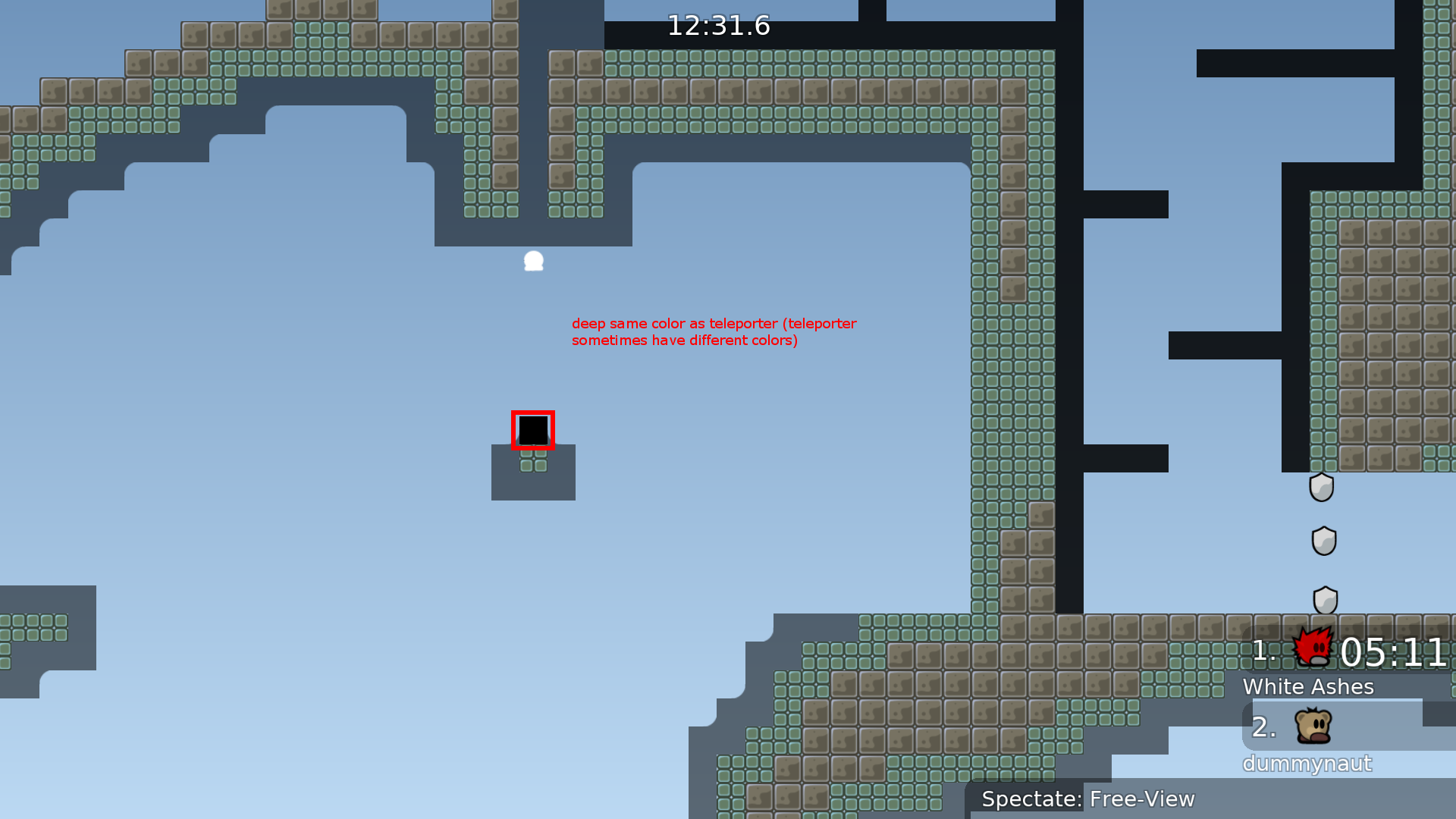The width and height of the screenshot is (1456, 819).
Task: Select the dummynaut player entry
Action: click(x=1307, y=762)
